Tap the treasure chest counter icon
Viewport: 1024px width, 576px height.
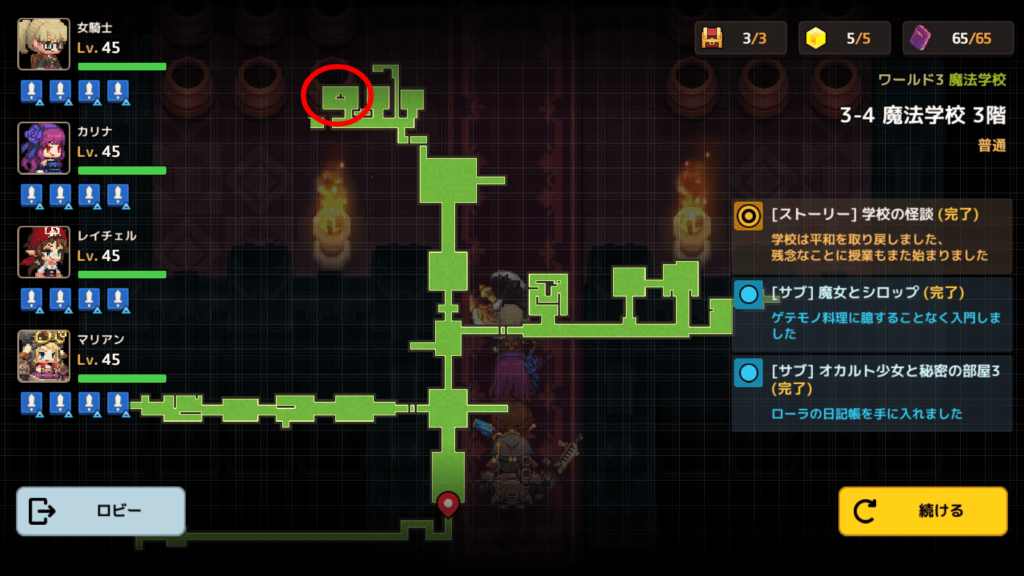coord(712,38)
